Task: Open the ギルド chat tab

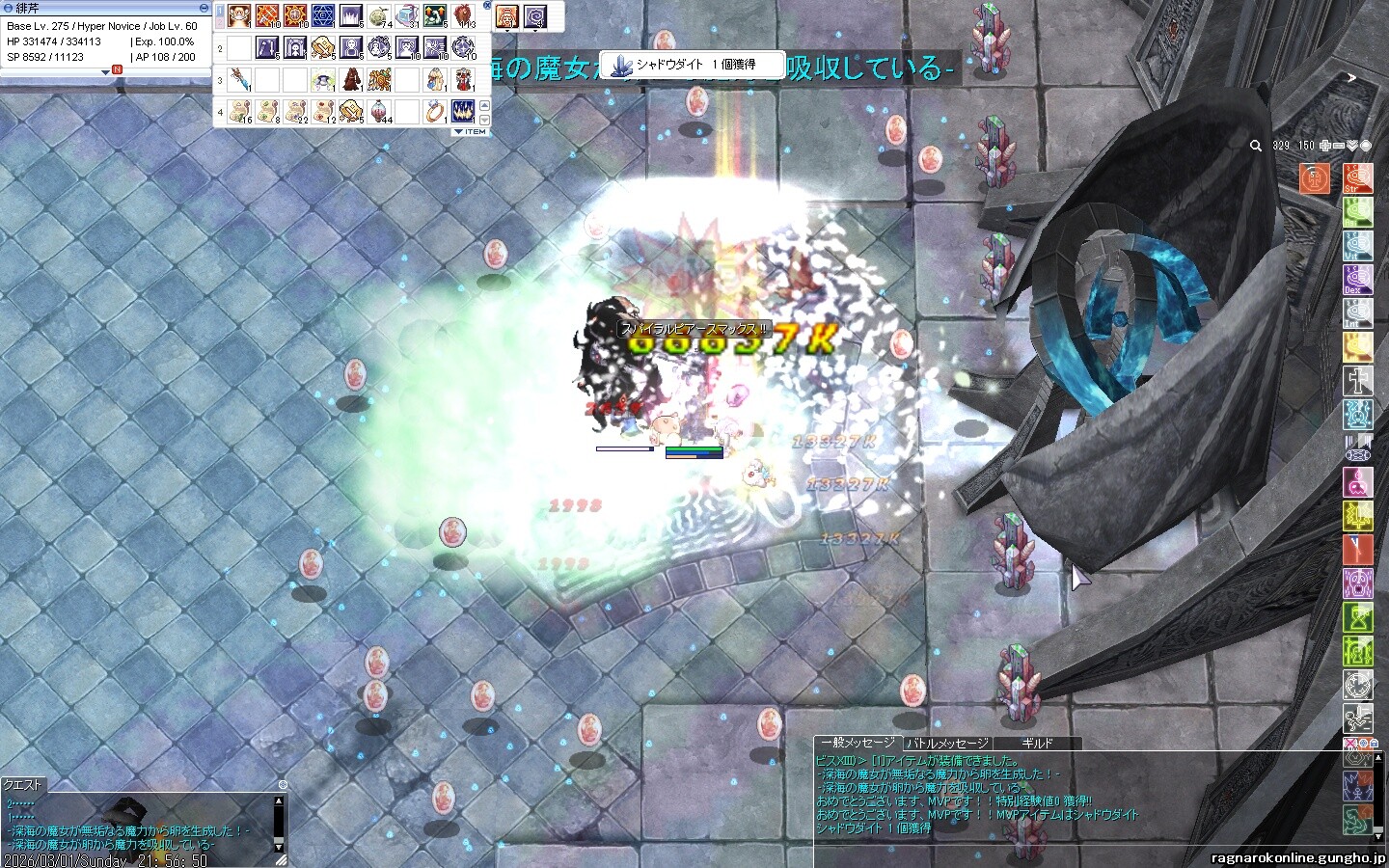Action: pos(1037,744)
